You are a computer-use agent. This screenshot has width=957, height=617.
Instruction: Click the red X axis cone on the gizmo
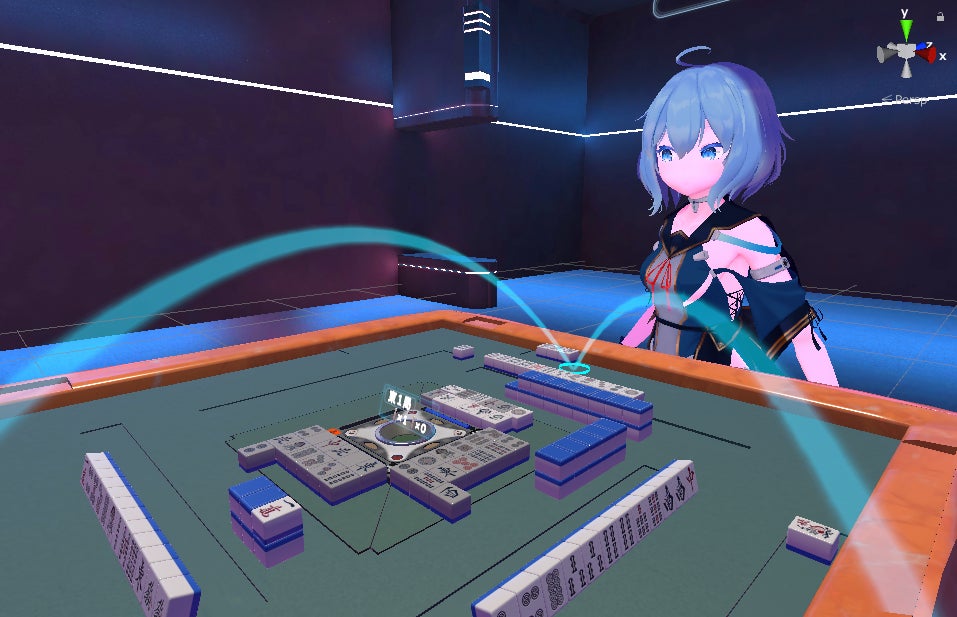pyautogui.click(x=926, y=55)
